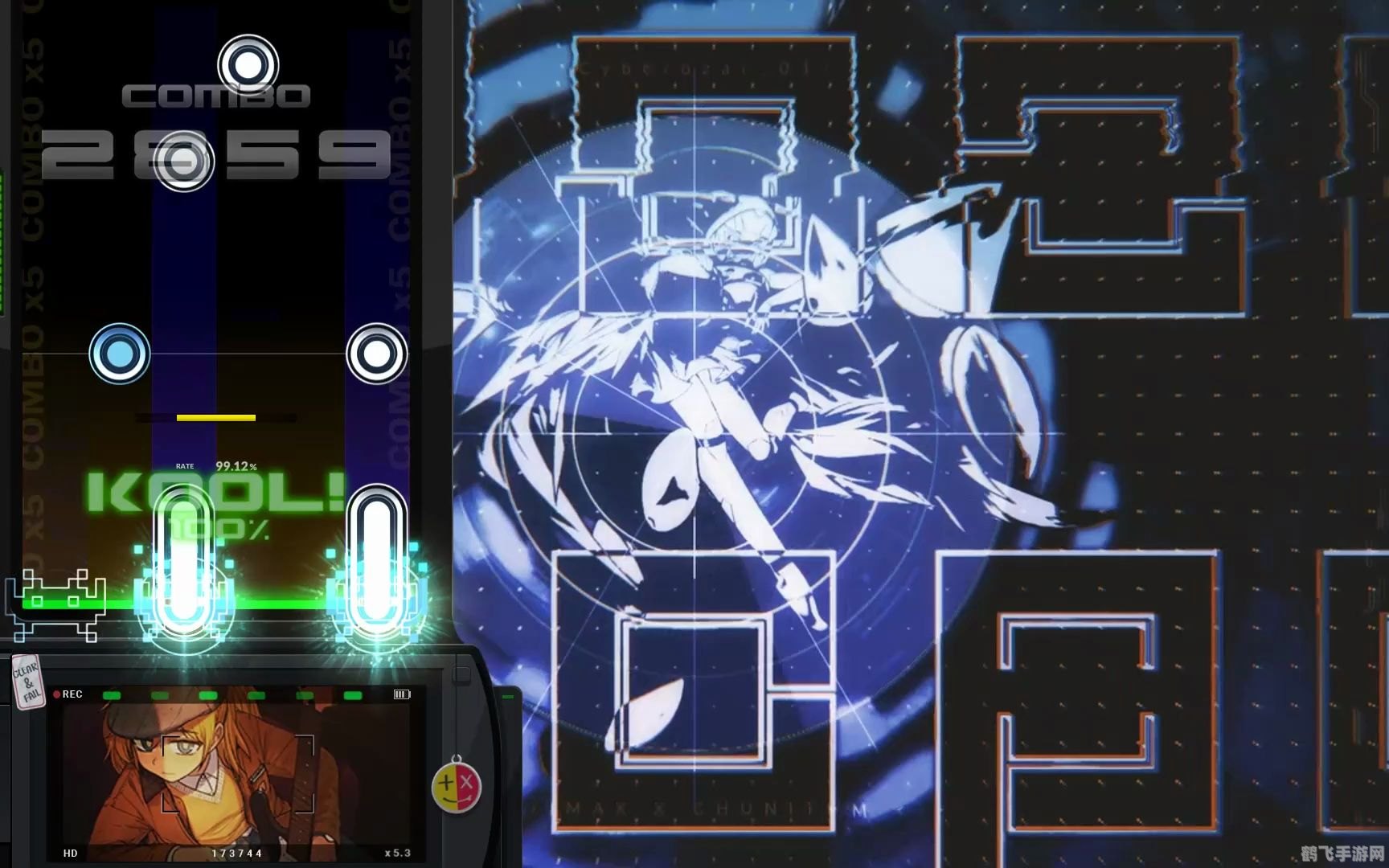Select the x5.3 zoom multiplier indicator

(394, 854)
